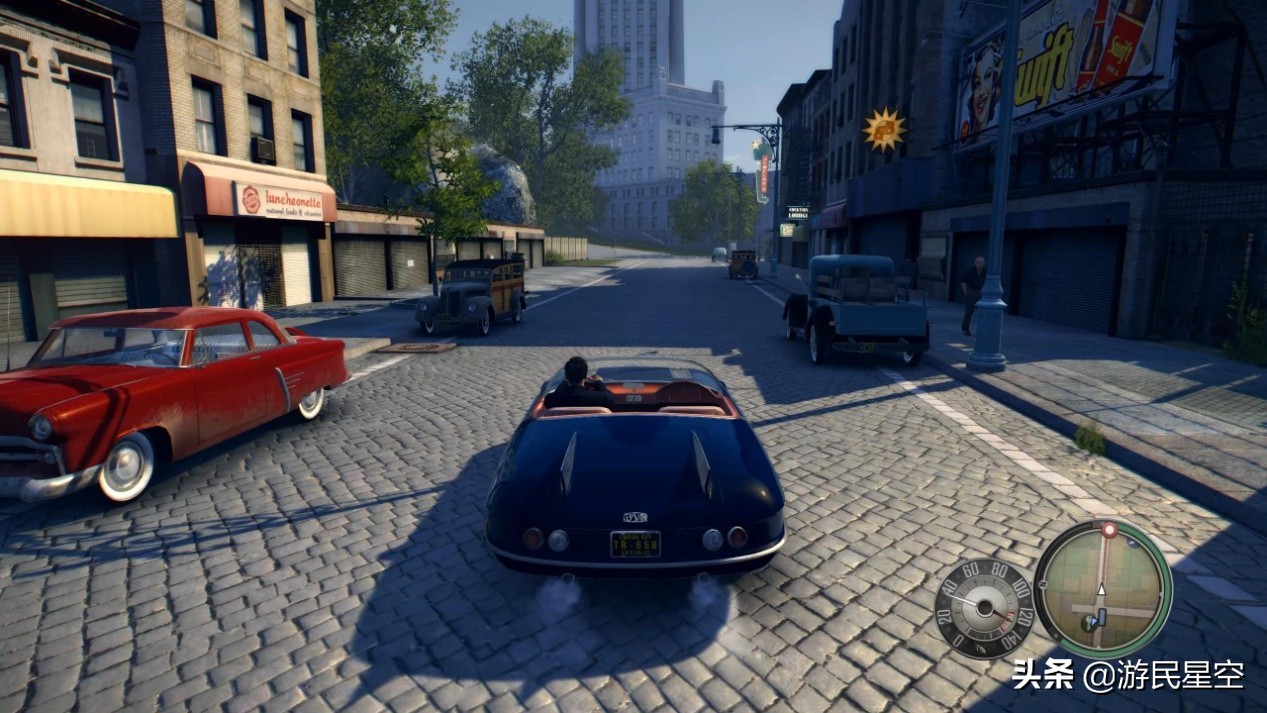Select the red objective marker on minimap

click(x=1108, y=529)
